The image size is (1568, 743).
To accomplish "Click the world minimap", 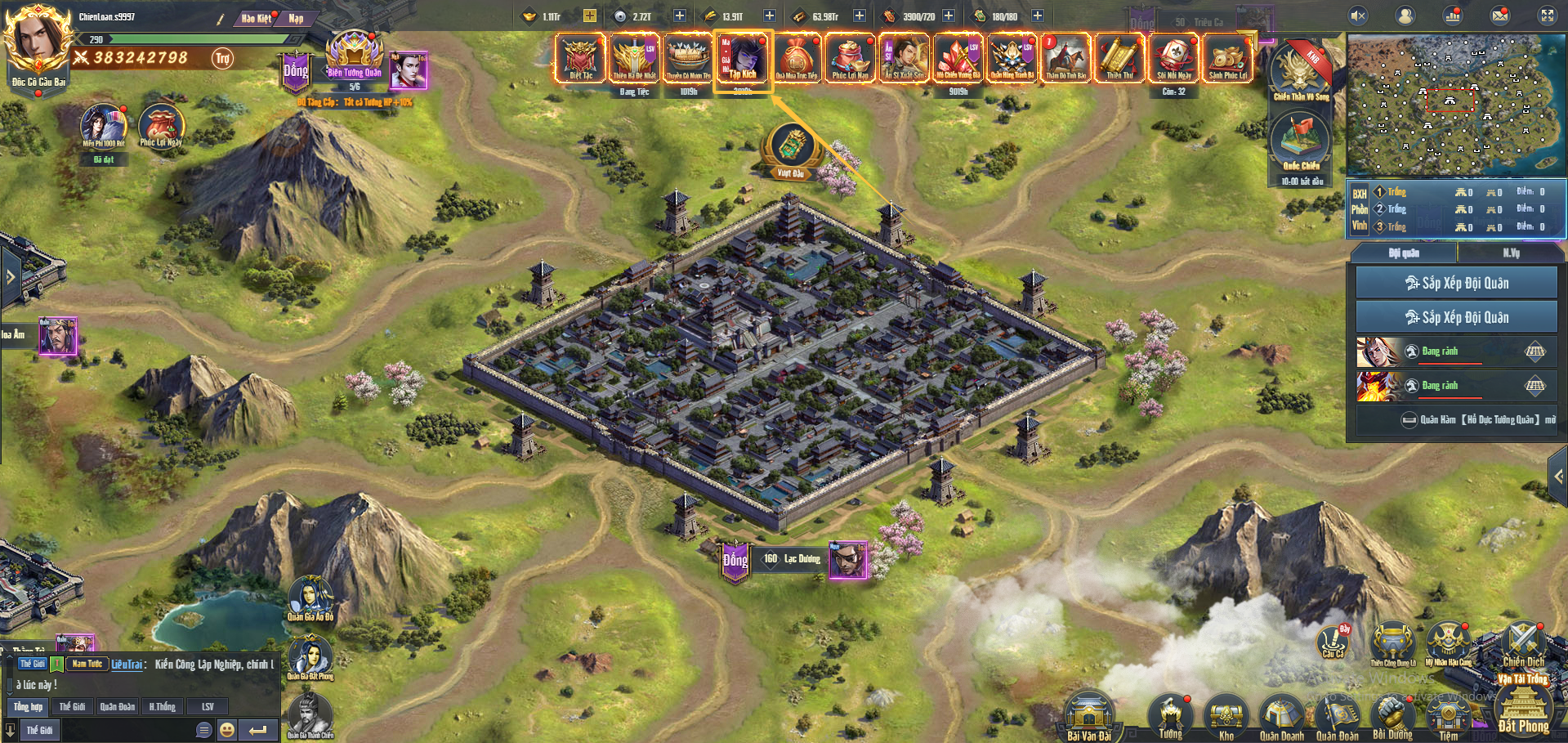I will [1455, 105].
